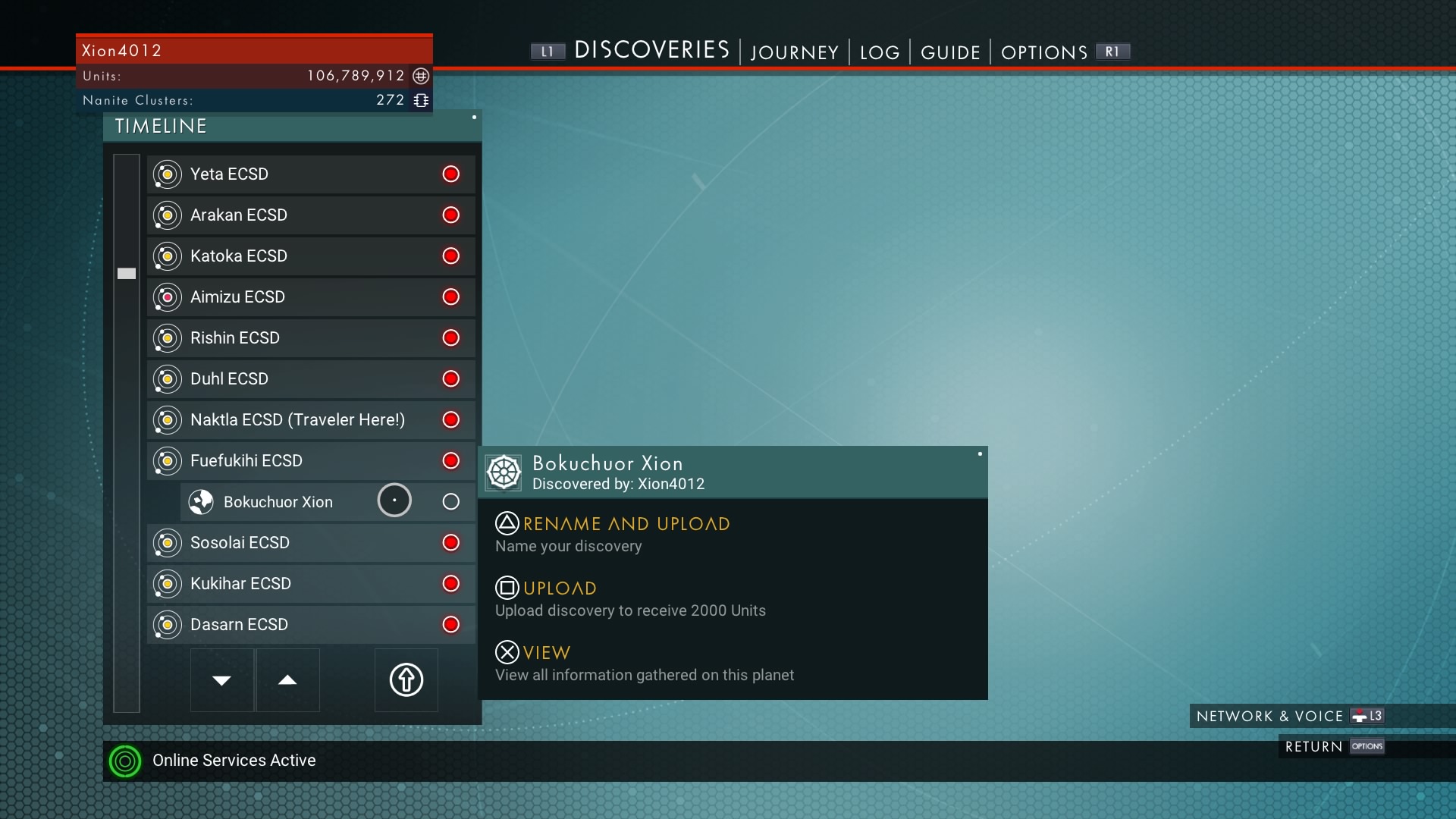Viewport: 1456px width, 819px height.
Task: Open the Aimizu ECSD entry
Action: (311, 297)
